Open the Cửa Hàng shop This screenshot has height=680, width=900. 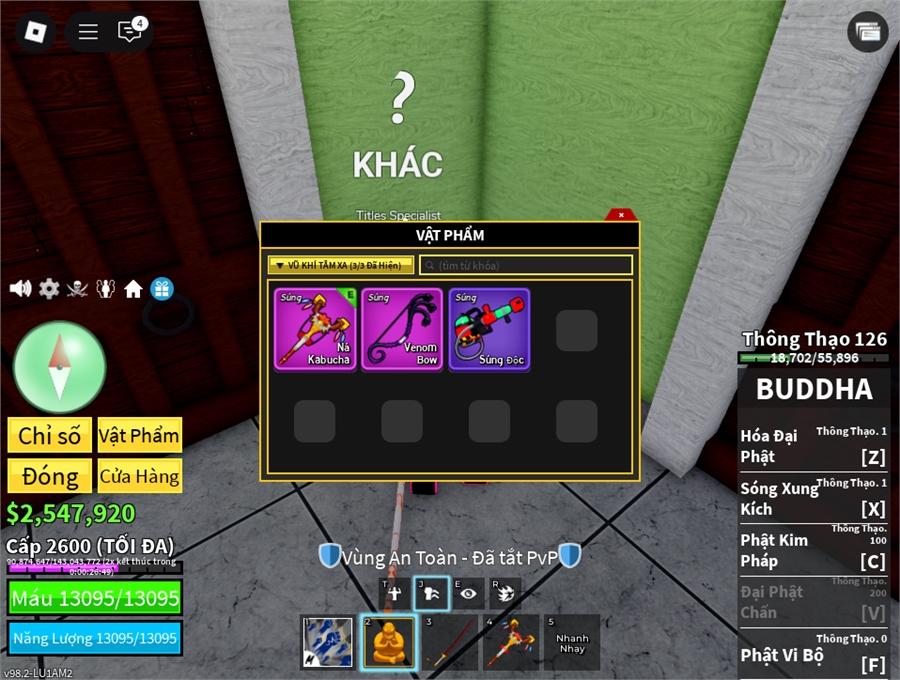pos(140,476)
